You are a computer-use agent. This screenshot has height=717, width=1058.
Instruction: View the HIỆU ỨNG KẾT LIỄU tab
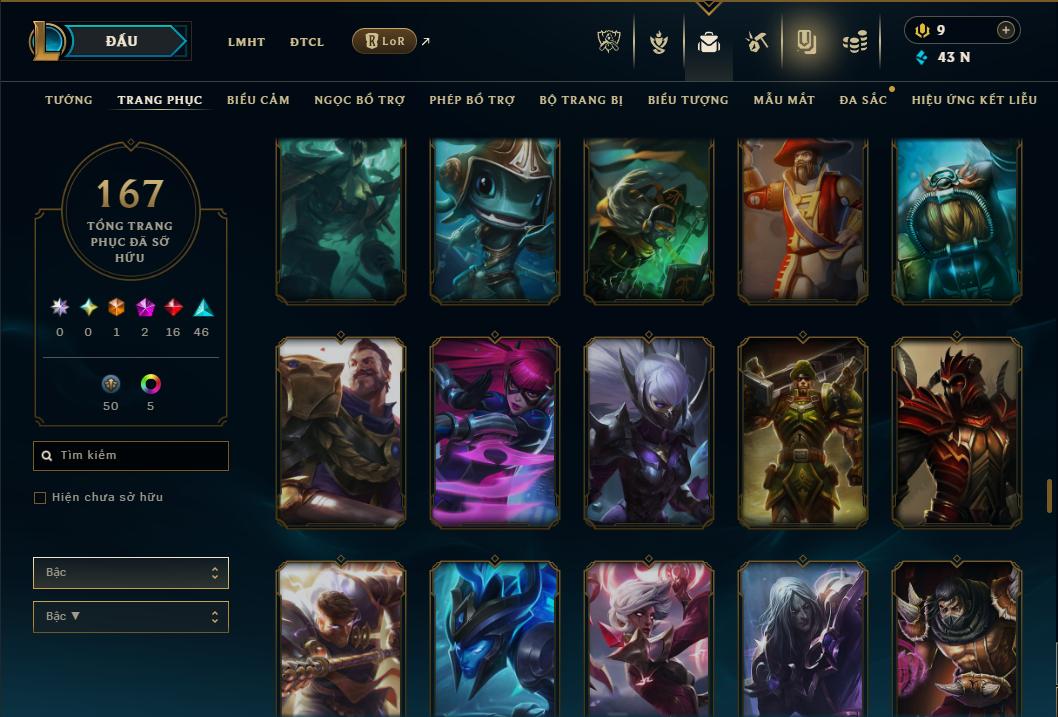[974, 100]
